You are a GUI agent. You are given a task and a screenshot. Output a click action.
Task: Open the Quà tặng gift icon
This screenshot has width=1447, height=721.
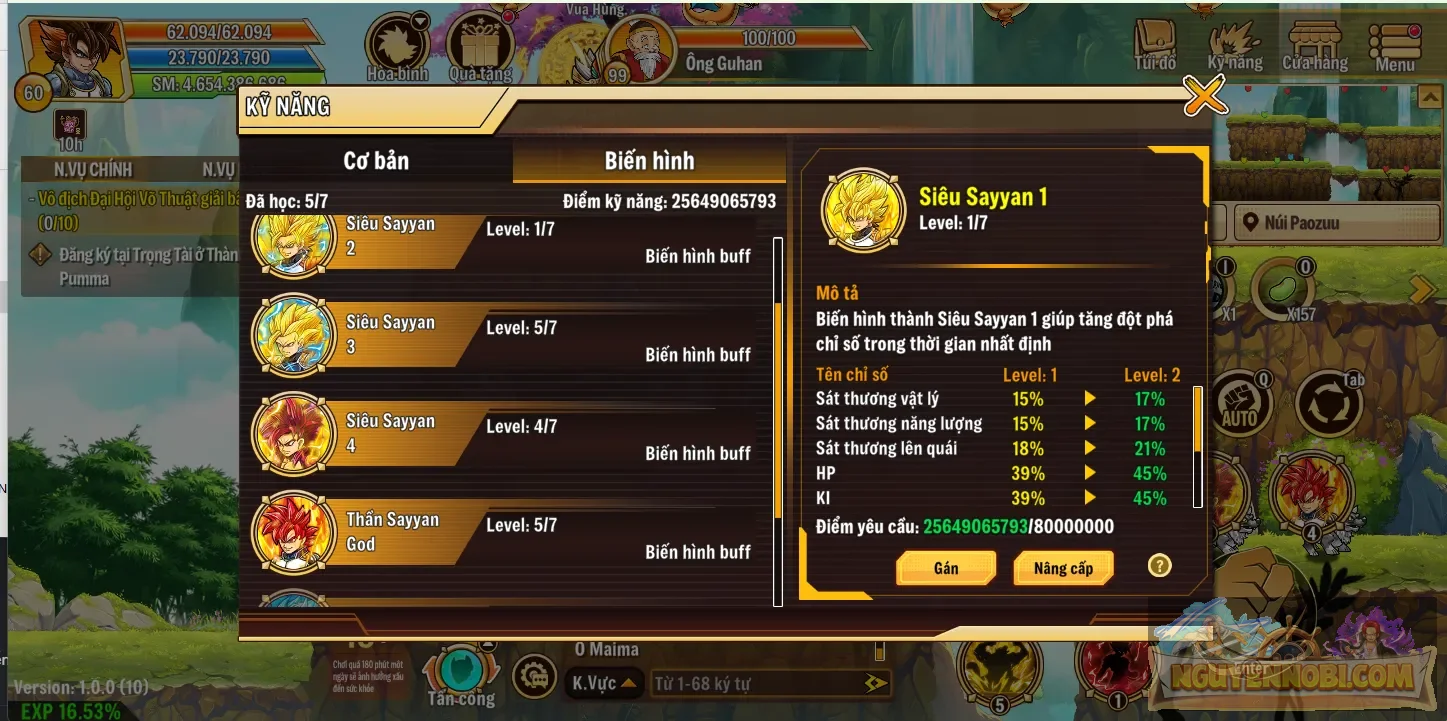[x=482, y=44]
